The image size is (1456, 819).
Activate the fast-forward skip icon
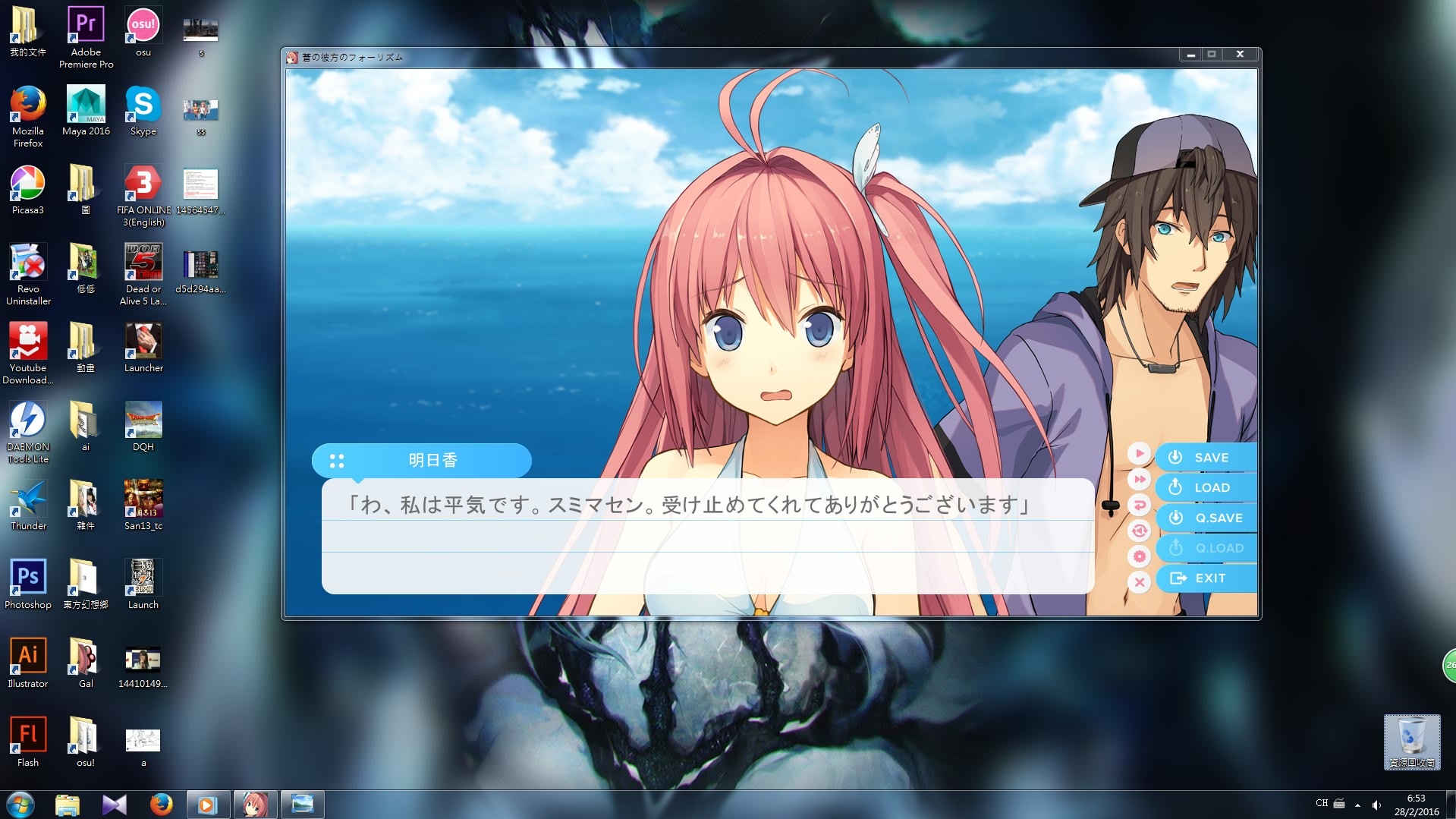(1139, 480)
